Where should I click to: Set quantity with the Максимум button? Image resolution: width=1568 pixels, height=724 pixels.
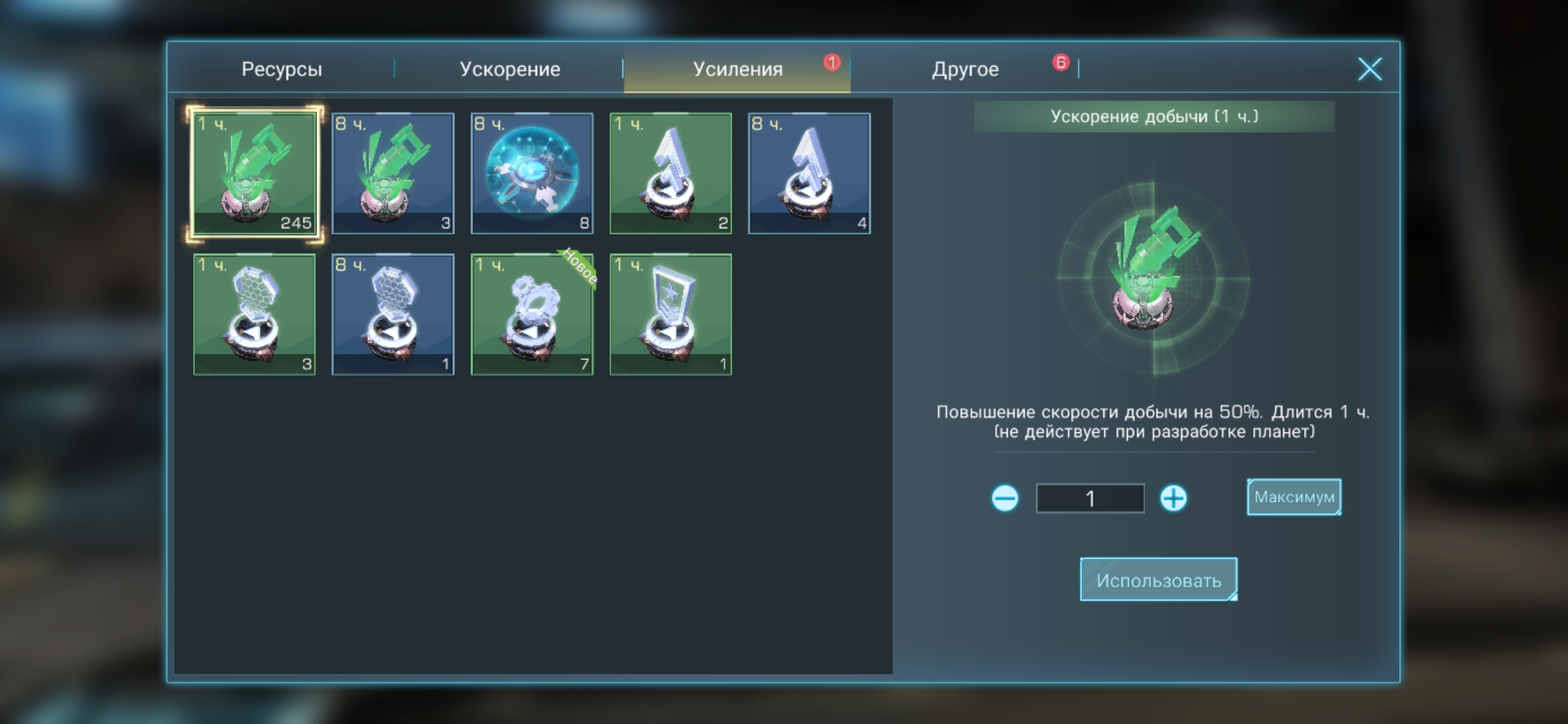tap(1294, 497)
